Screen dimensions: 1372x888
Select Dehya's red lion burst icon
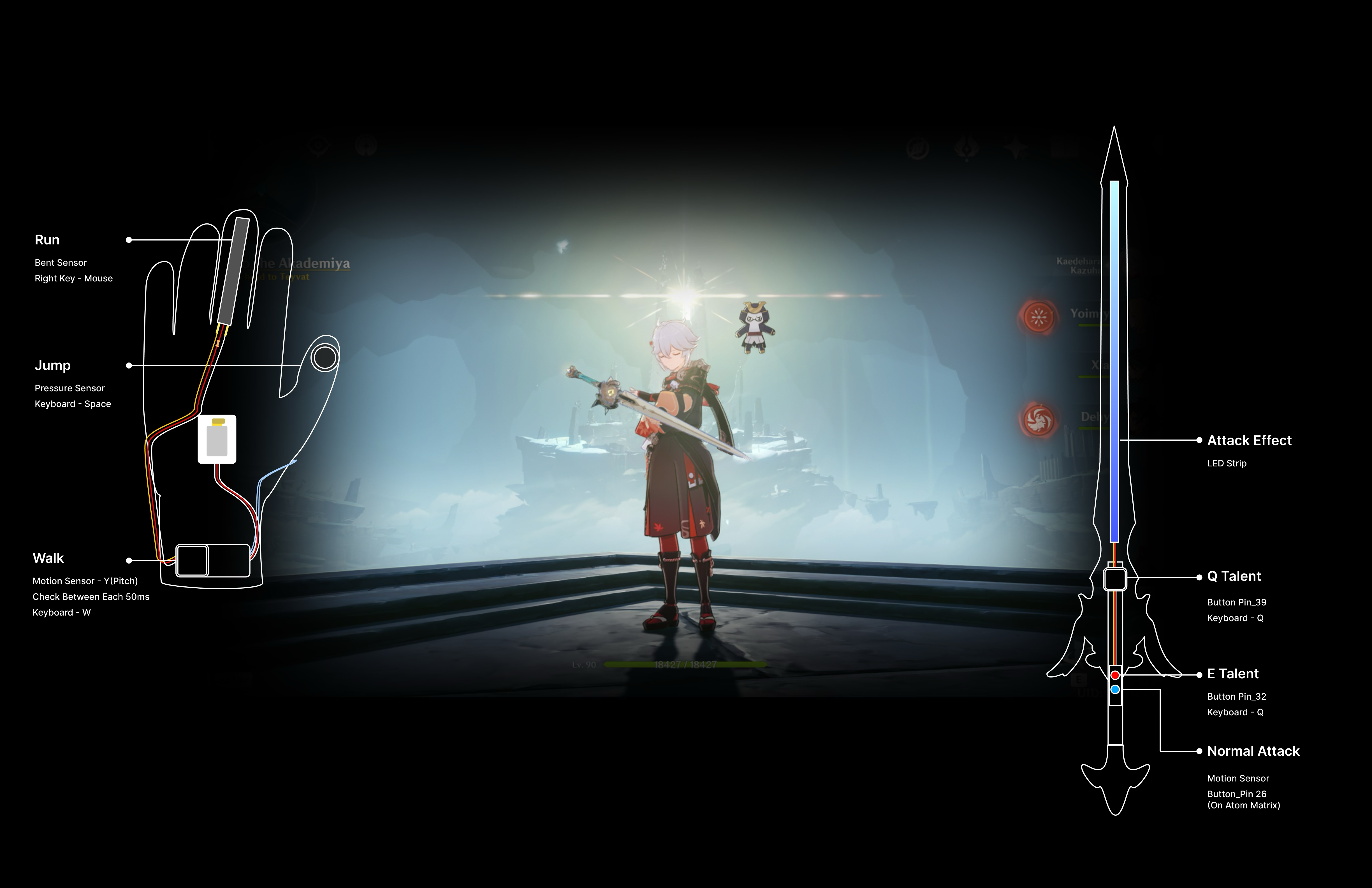(x=1038, y=420)
